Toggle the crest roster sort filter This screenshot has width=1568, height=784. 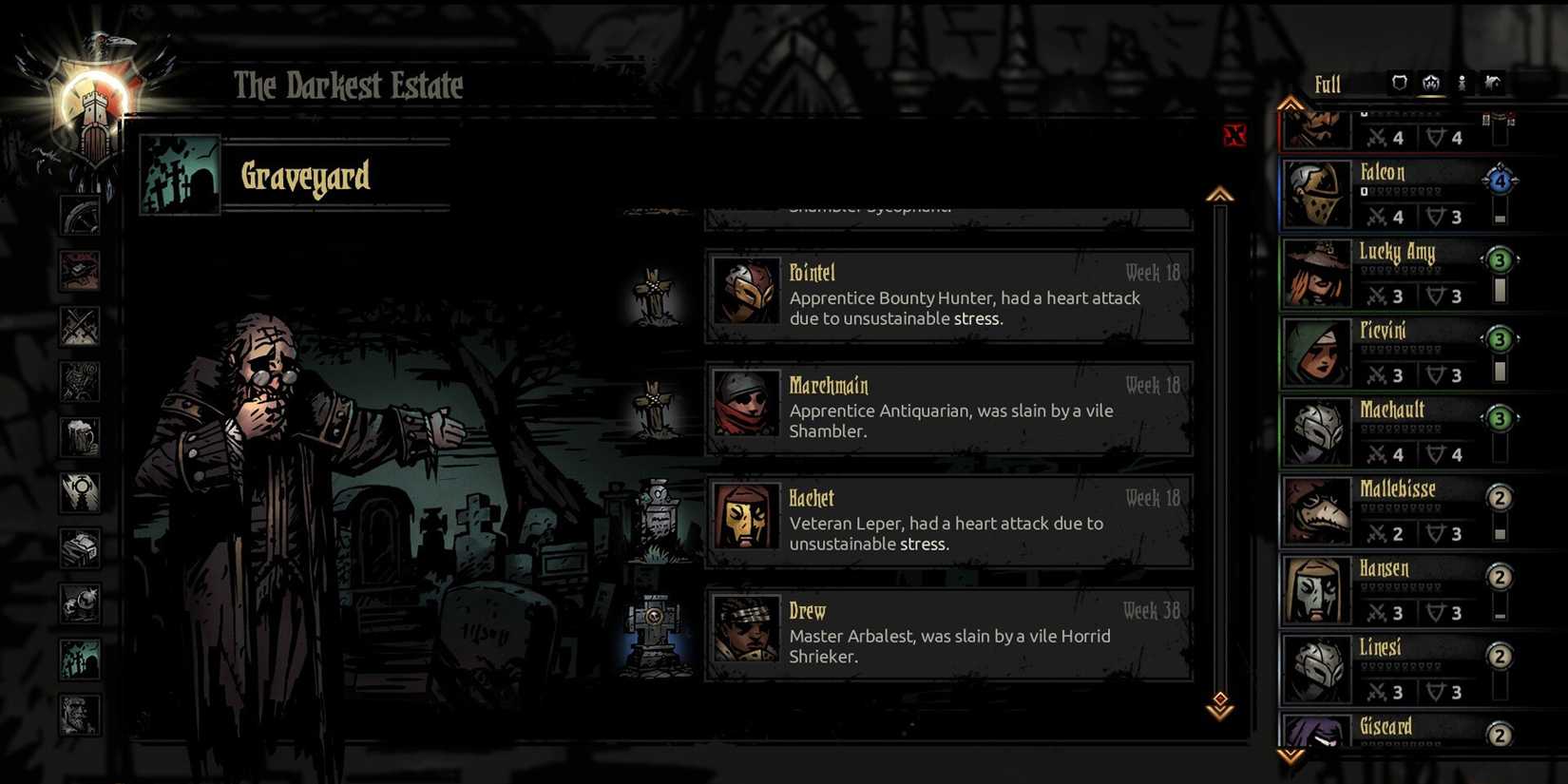[x=1430, y=84]
